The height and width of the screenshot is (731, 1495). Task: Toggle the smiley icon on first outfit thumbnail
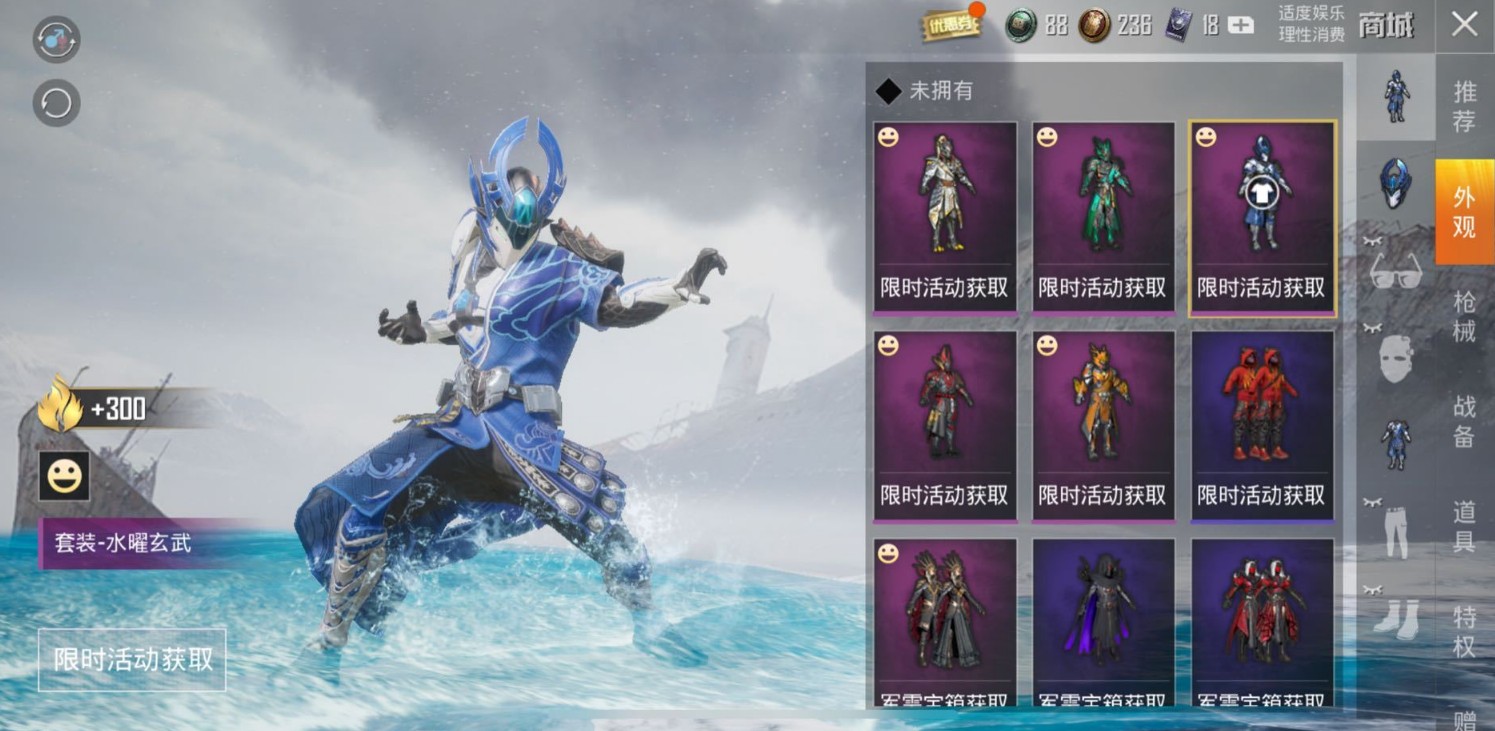(885, 138)
